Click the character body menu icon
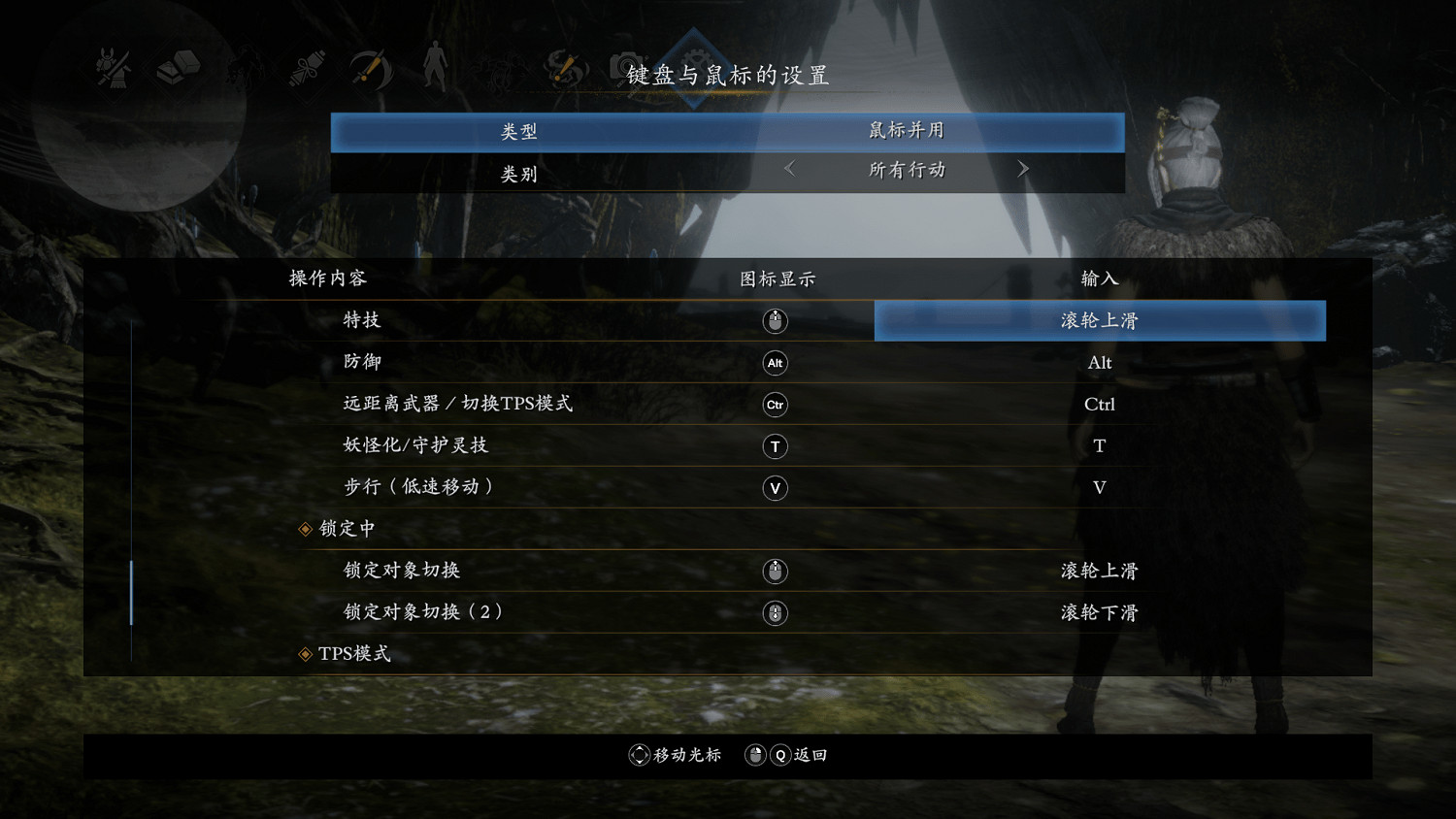The width and height of the screenshot is (1456, 819). [435, 68]
